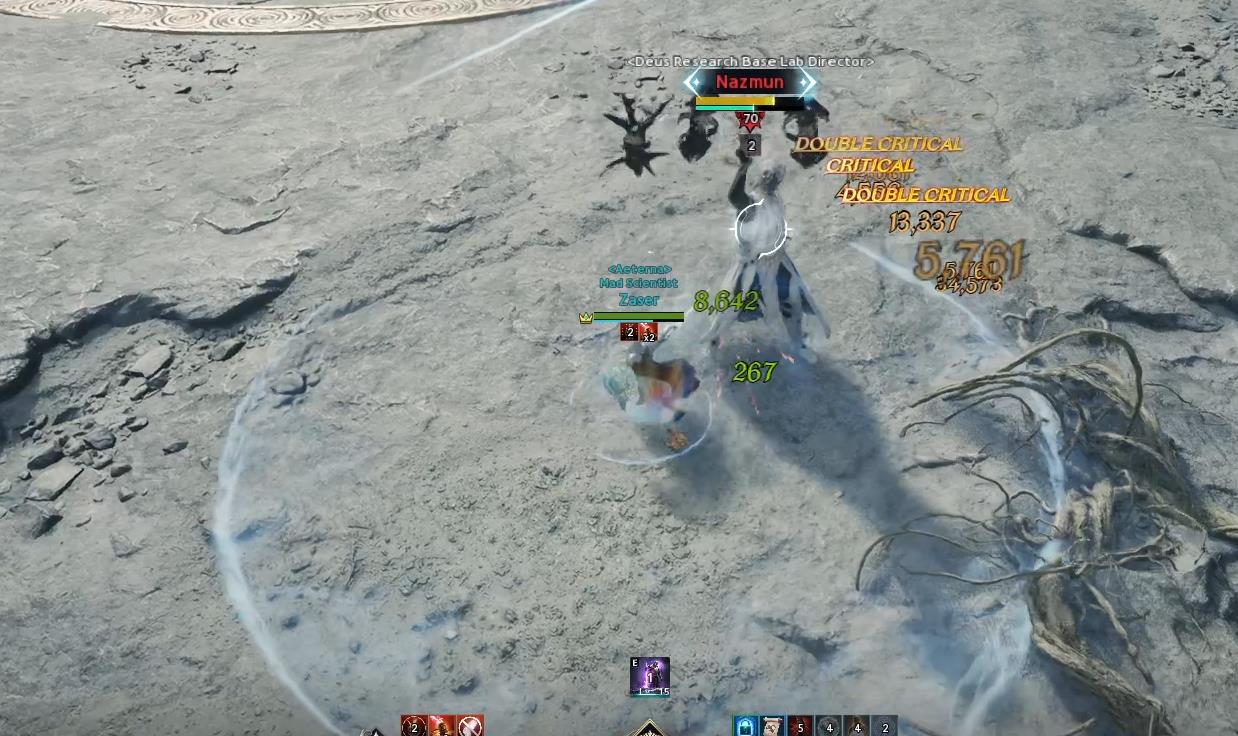
Task: Click the parchment scroll buff icon
Action: coord(772,726)
